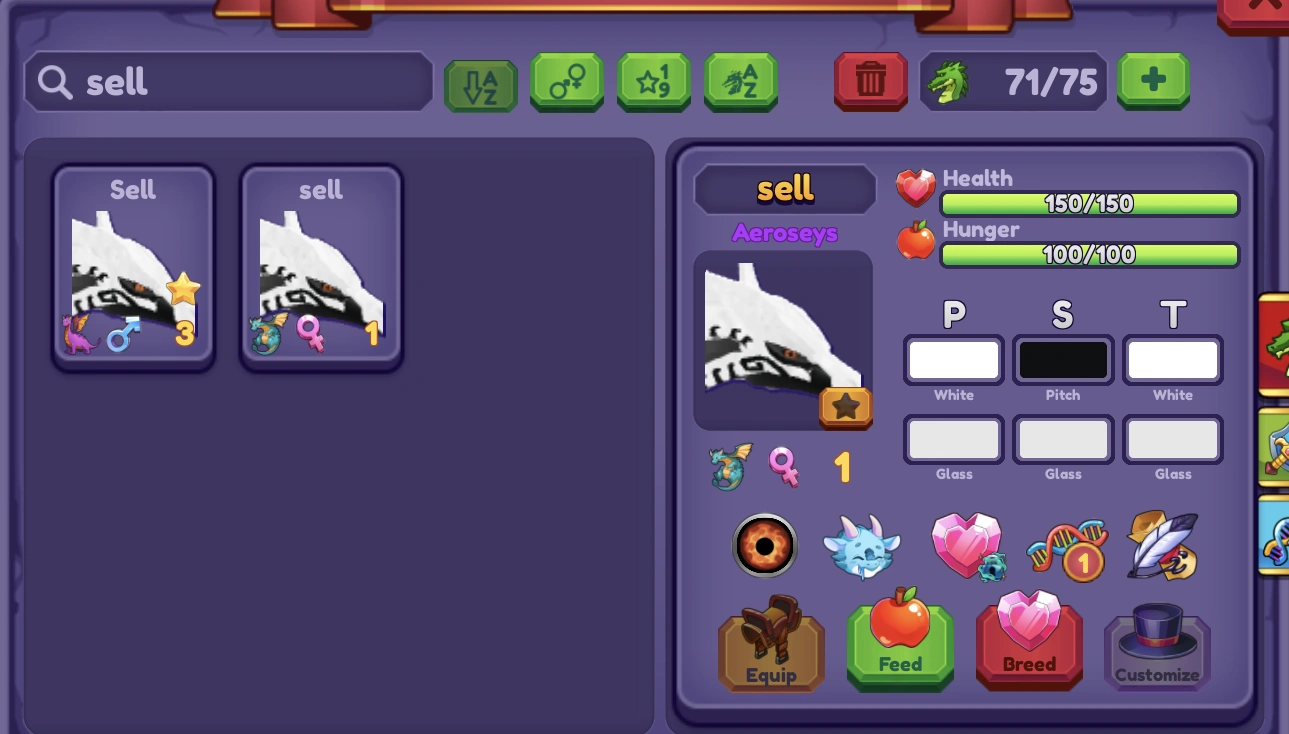The width and height of the screenshot is (1289, 734).
Task: Sort by species using the dragon A-Z icon
Action: click(741, 81)
